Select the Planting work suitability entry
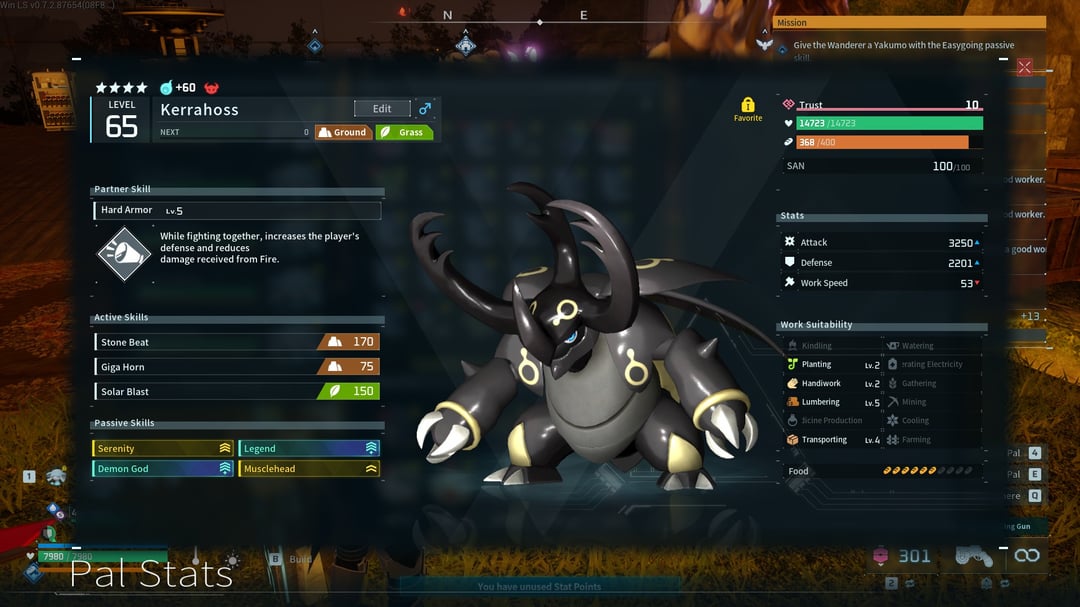This screenshot has height=607, width=1080. pos(832,365)
